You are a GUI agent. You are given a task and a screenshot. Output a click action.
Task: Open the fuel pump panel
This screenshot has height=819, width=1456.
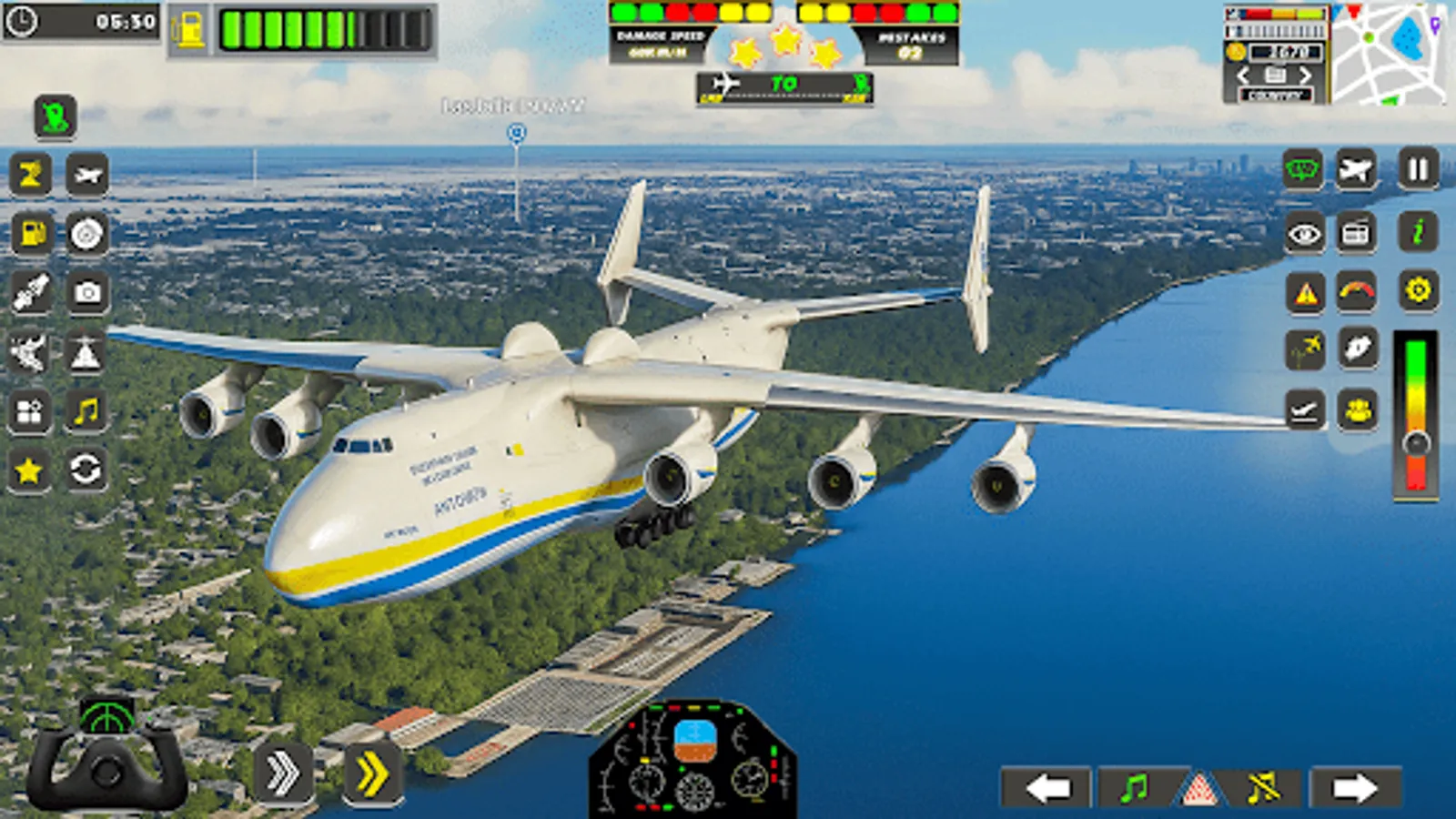click(x=30, y=234)
